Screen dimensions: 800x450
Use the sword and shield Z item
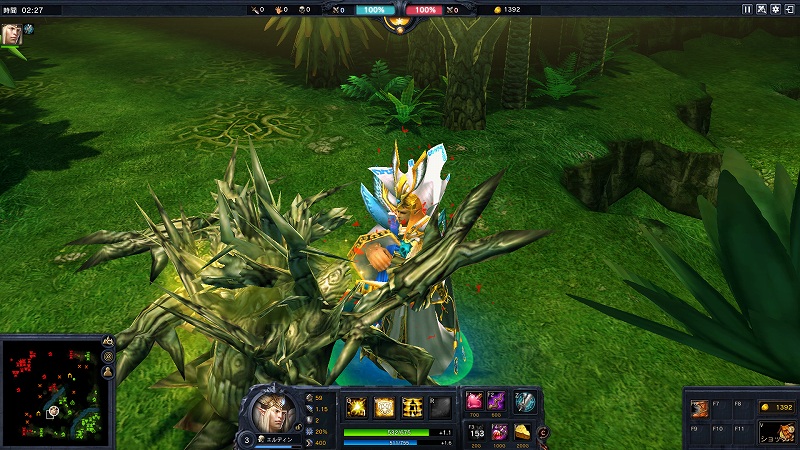pyautogui.click(x=526, y=401)
